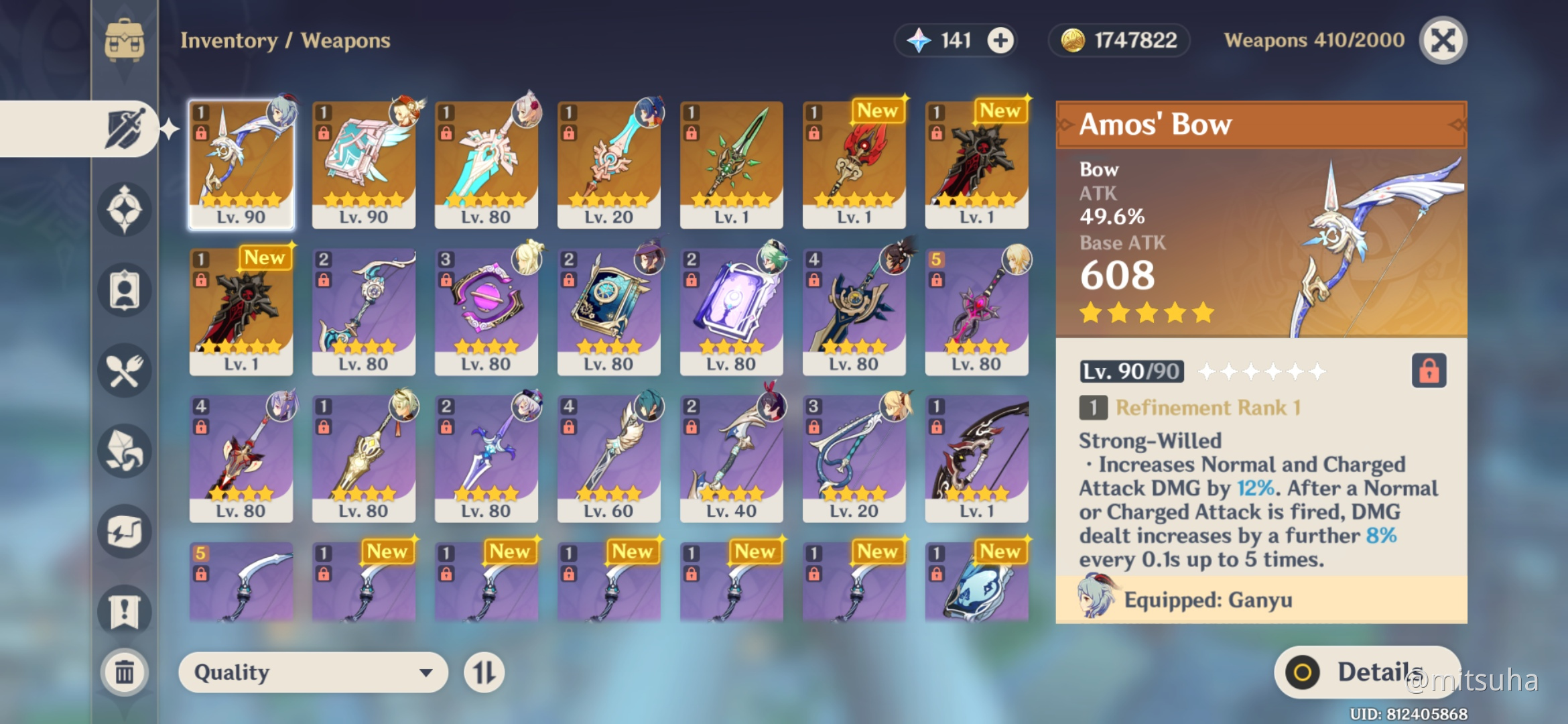
Task: Open the Character Development Items tab
Action: (125, 290)
